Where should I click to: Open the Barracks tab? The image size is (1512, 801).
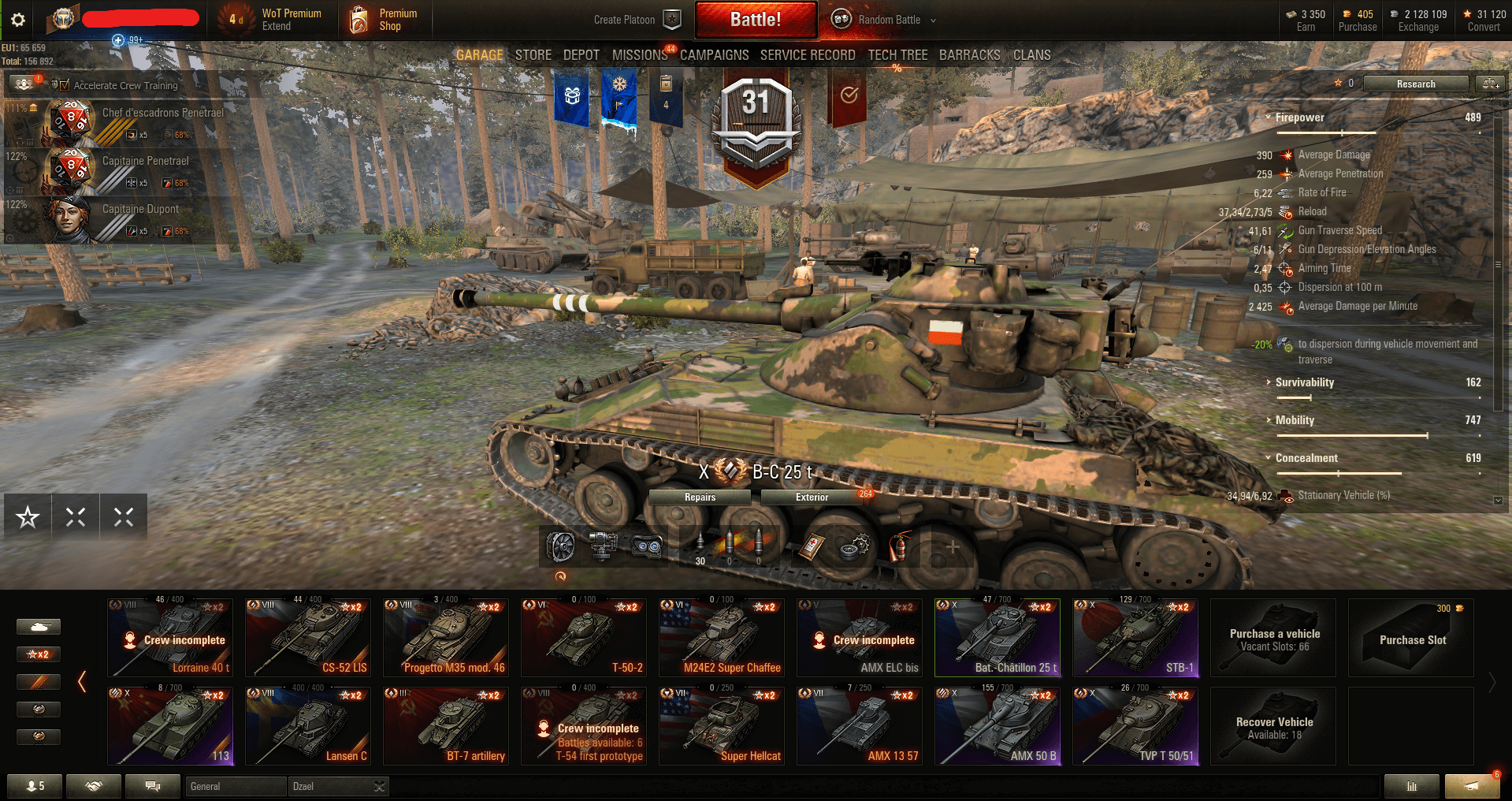click(969, 55)
